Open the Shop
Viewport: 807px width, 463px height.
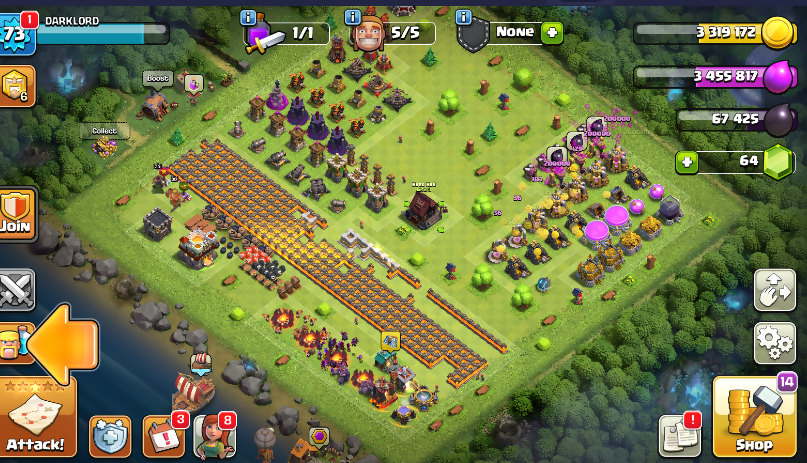tap(753, 419)
